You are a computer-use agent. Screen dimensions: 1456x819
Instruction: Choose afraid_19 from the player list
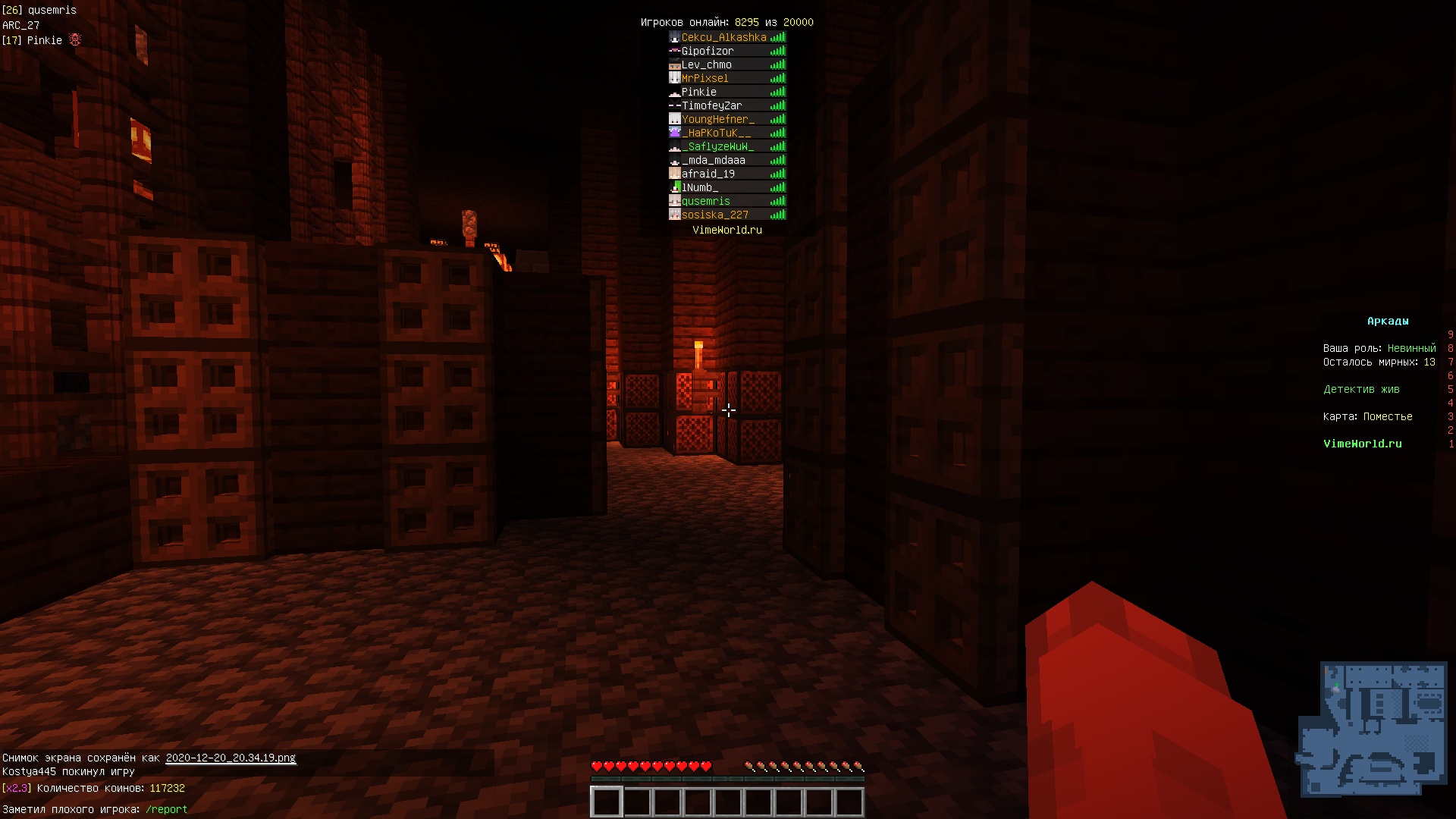pos(708,174)
